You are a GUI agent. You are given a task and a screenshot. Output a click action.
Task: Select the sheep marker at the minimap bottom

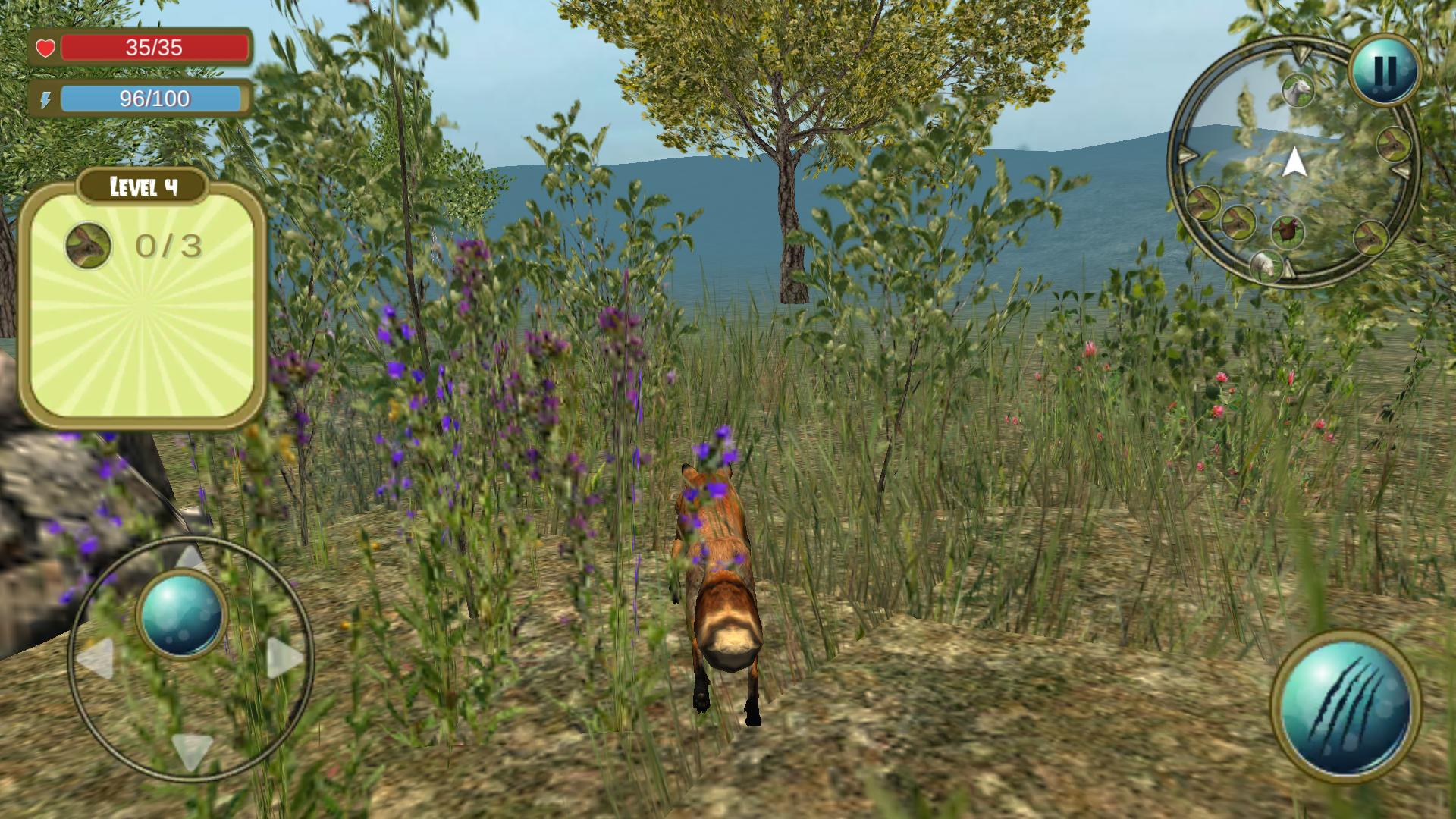(x=1265, y=265)
